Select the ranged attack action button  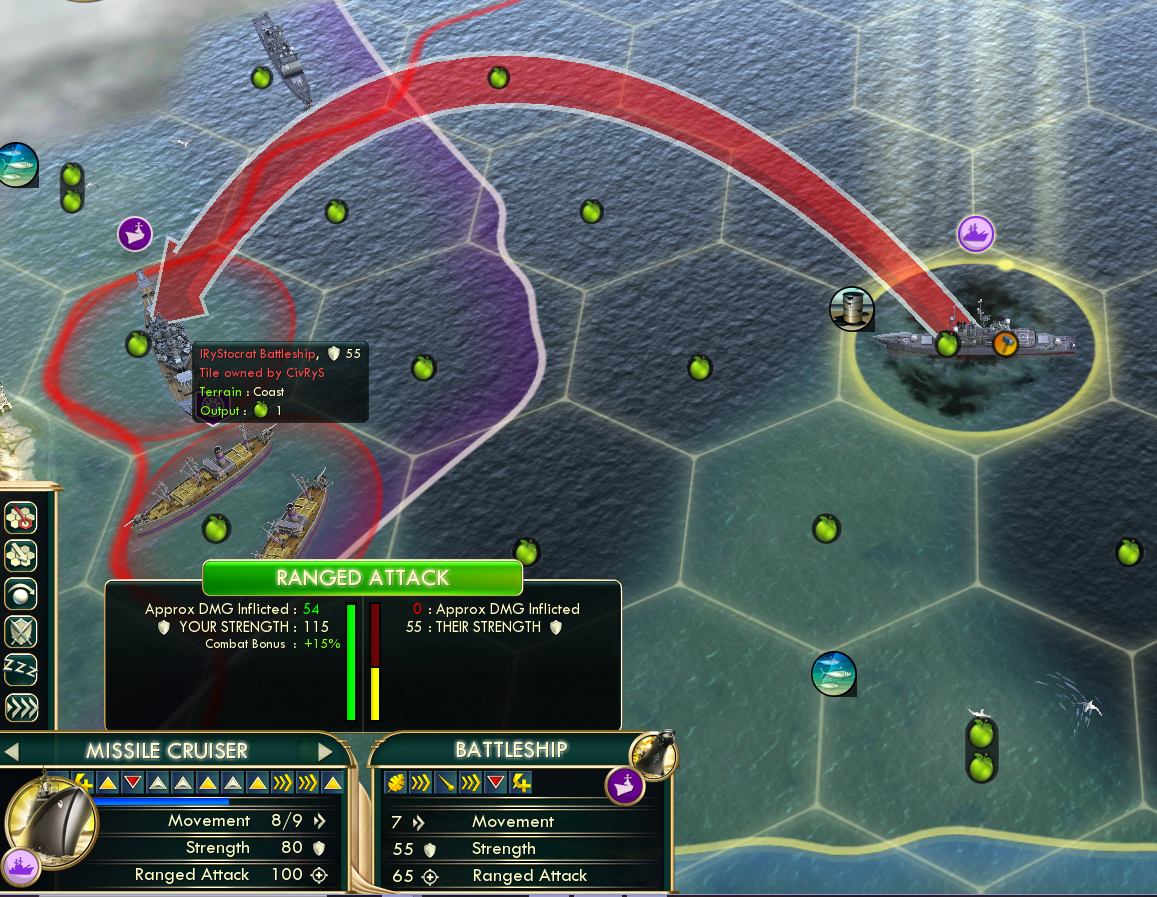pos(21,517)
